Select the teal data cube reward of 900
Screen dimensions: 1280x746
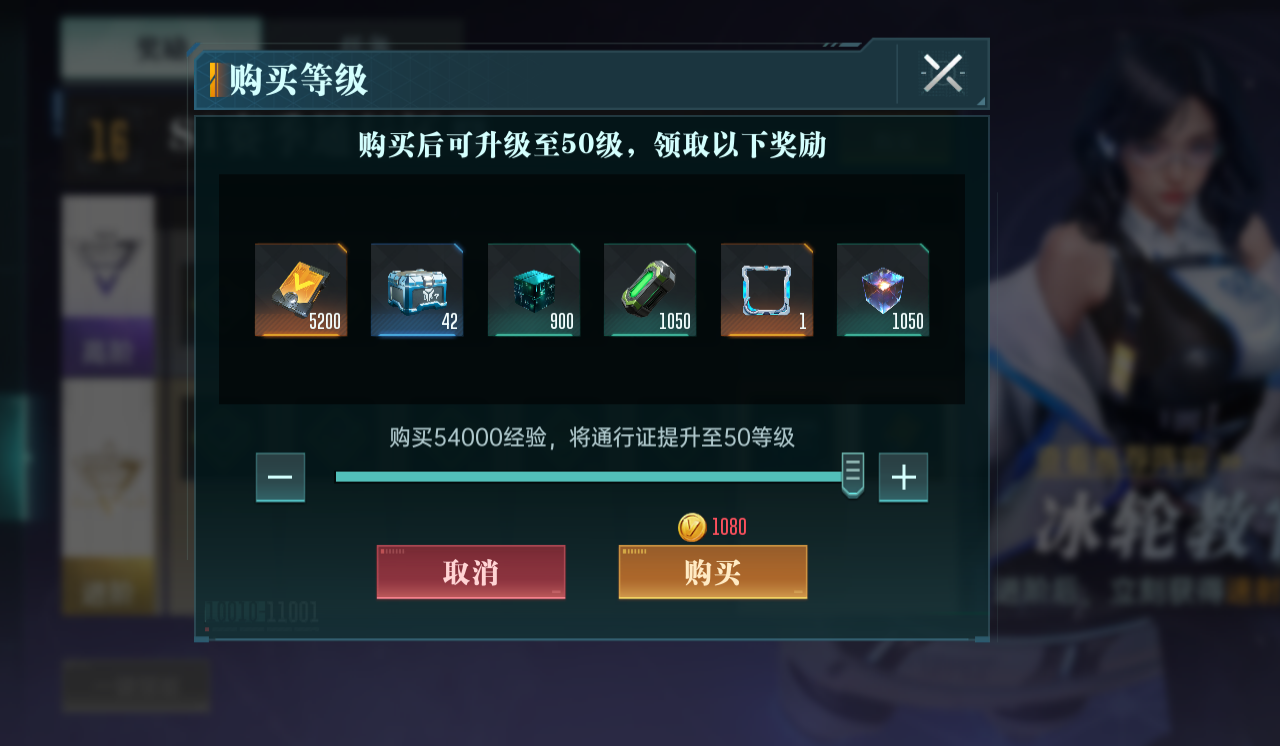(x=533, y=289)
